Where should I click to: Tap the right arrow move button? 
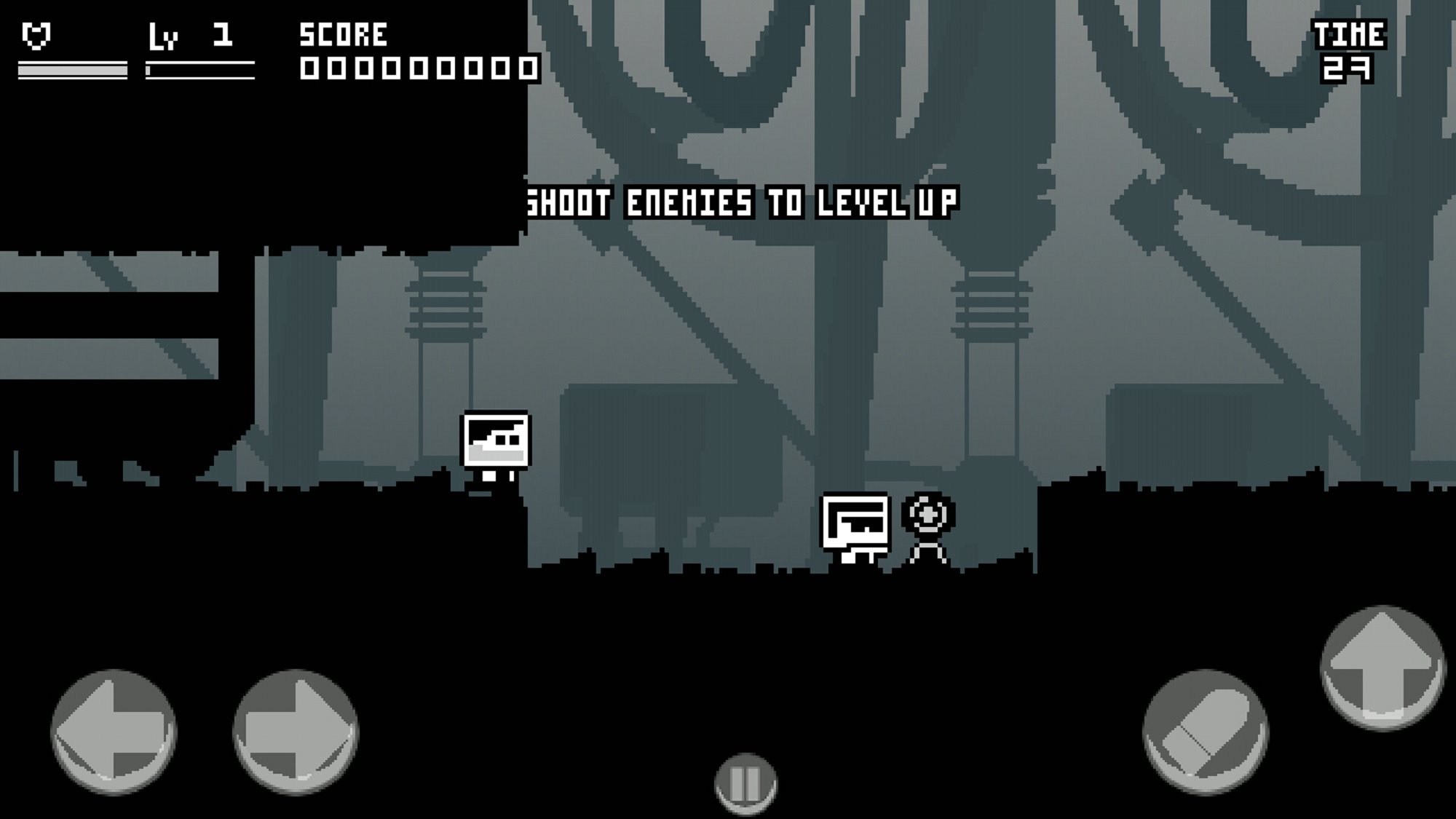point(296,730)
